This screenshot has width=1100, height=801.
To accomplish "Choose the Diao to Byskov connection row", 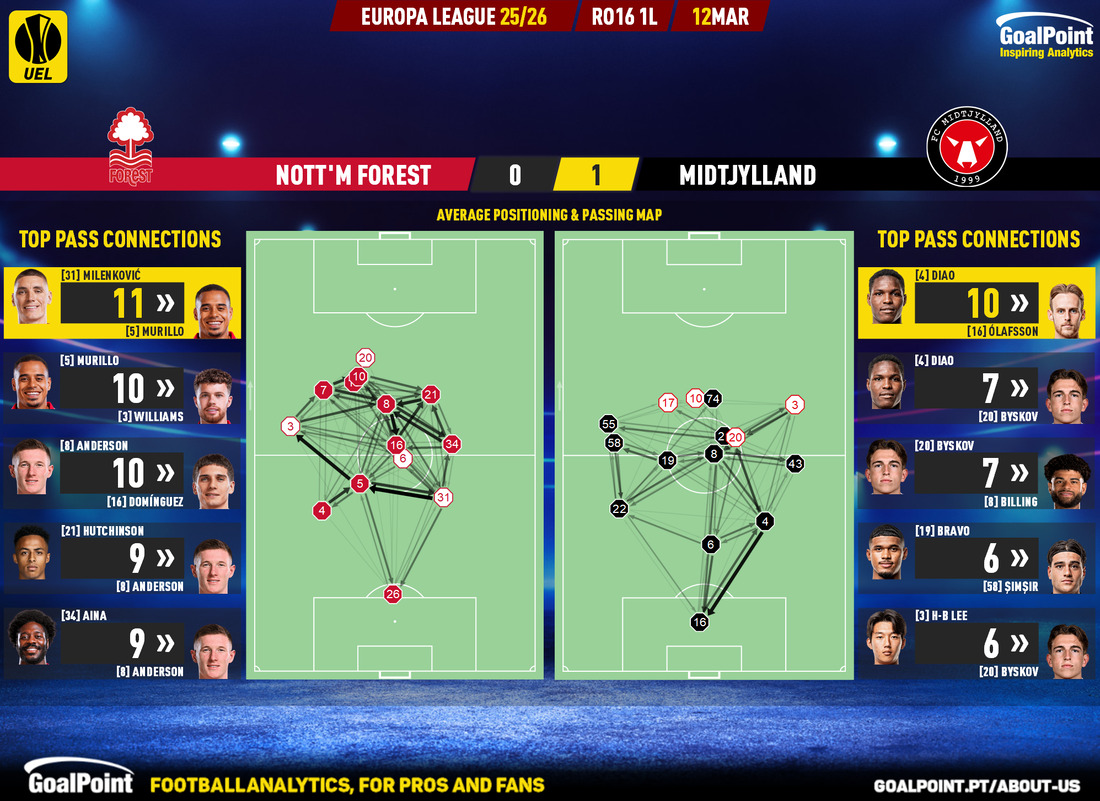I will point(978,388).
